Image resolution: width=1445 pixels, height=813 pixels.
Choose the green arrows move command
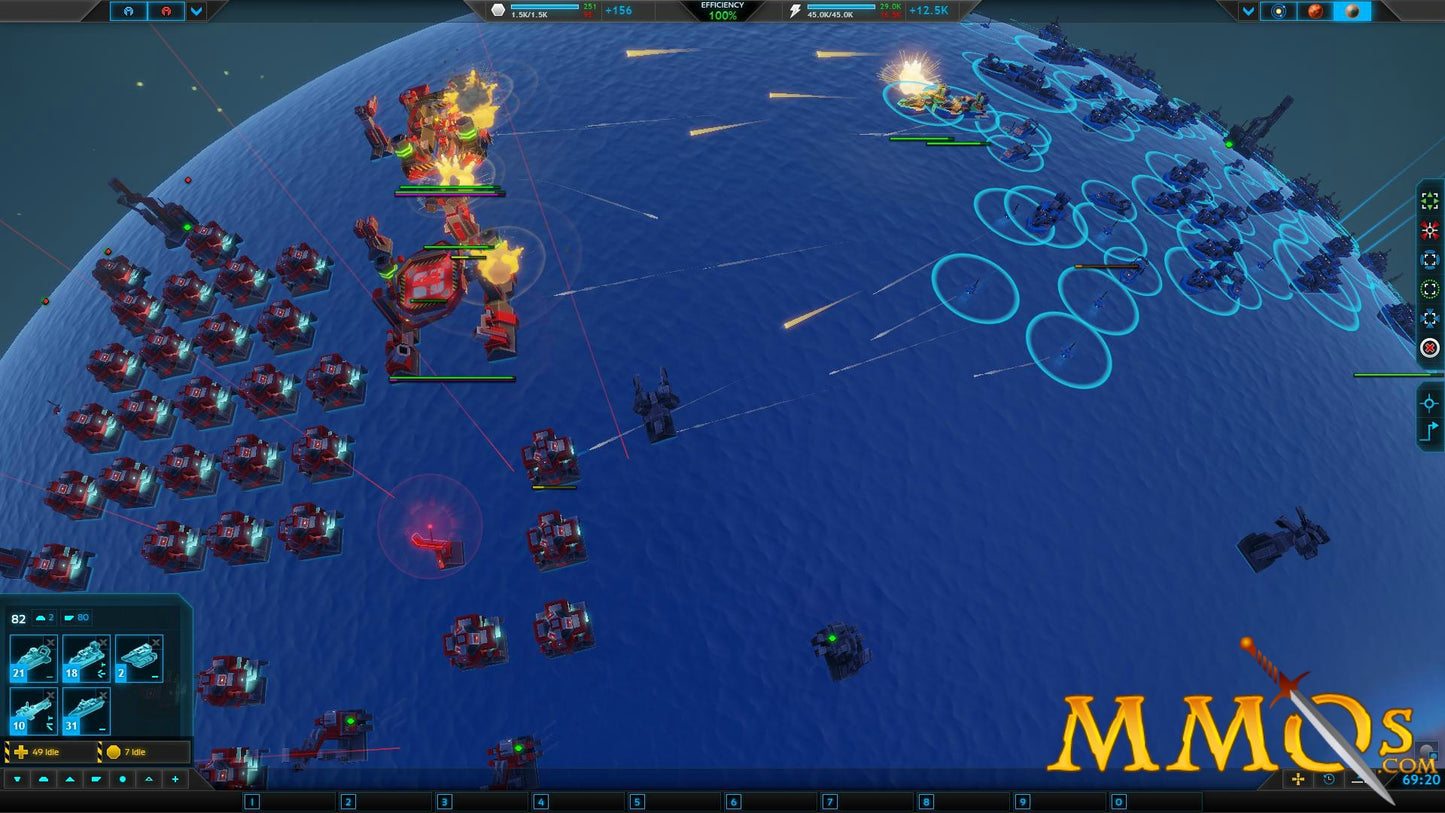pos(1430,201)
